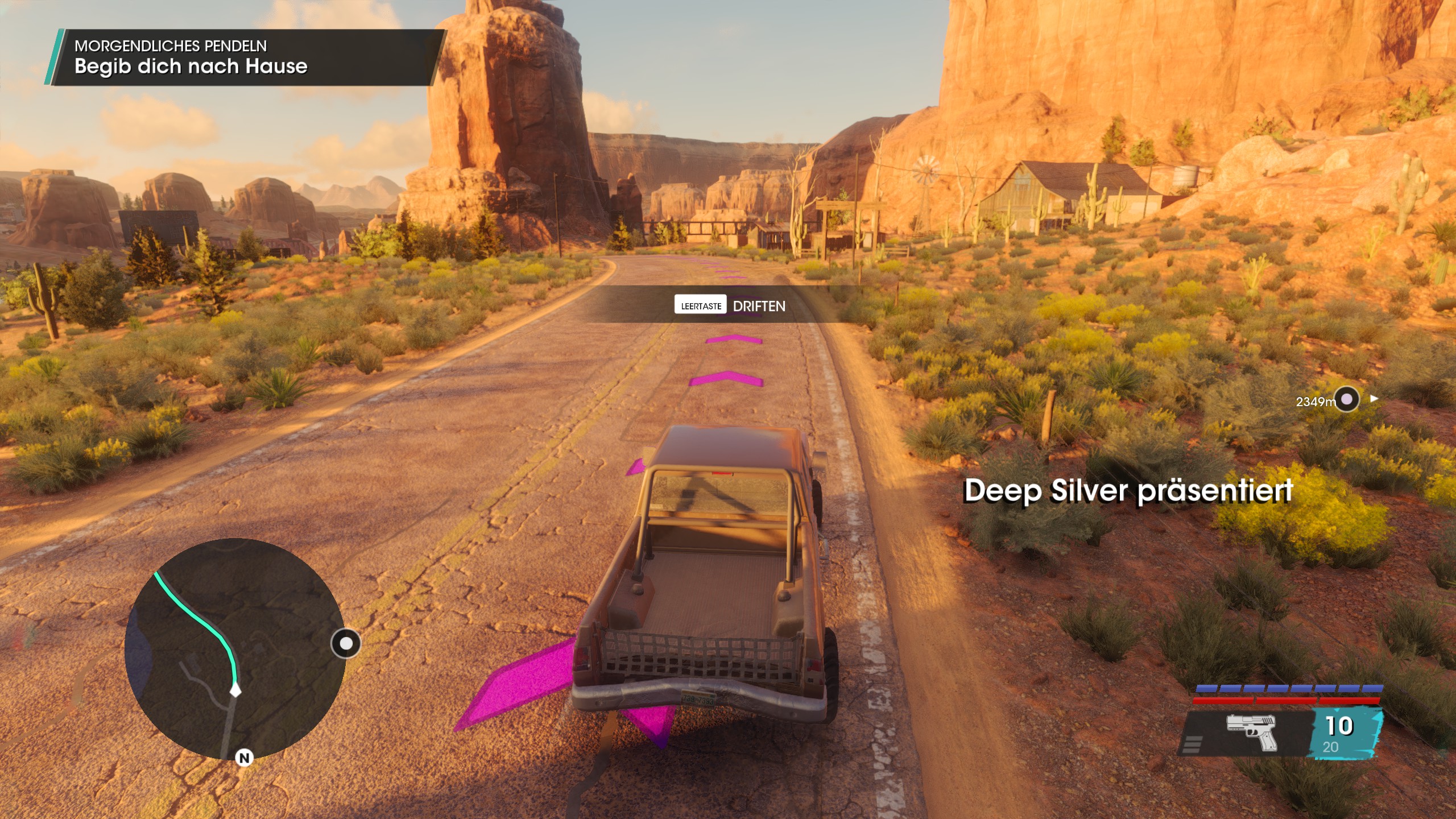Click the destination marker on minimap edge
This screenshot has height=819, width=1456.
point(346,643)
